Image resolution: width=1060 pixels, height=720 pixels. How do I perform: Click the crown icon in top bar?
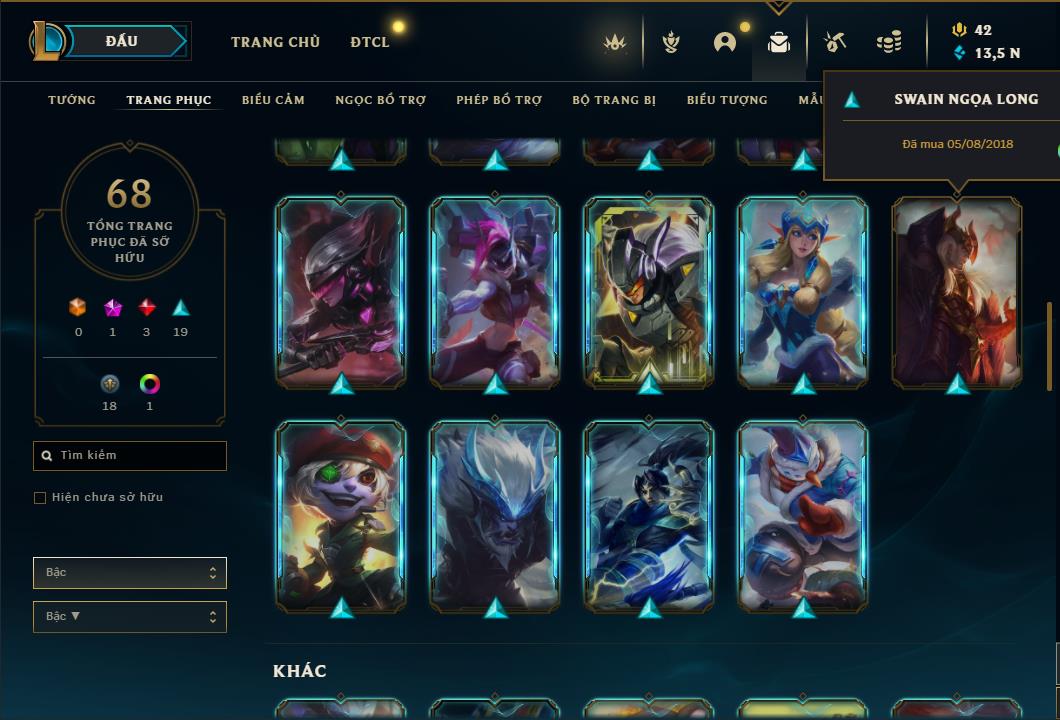click(615, 42)
